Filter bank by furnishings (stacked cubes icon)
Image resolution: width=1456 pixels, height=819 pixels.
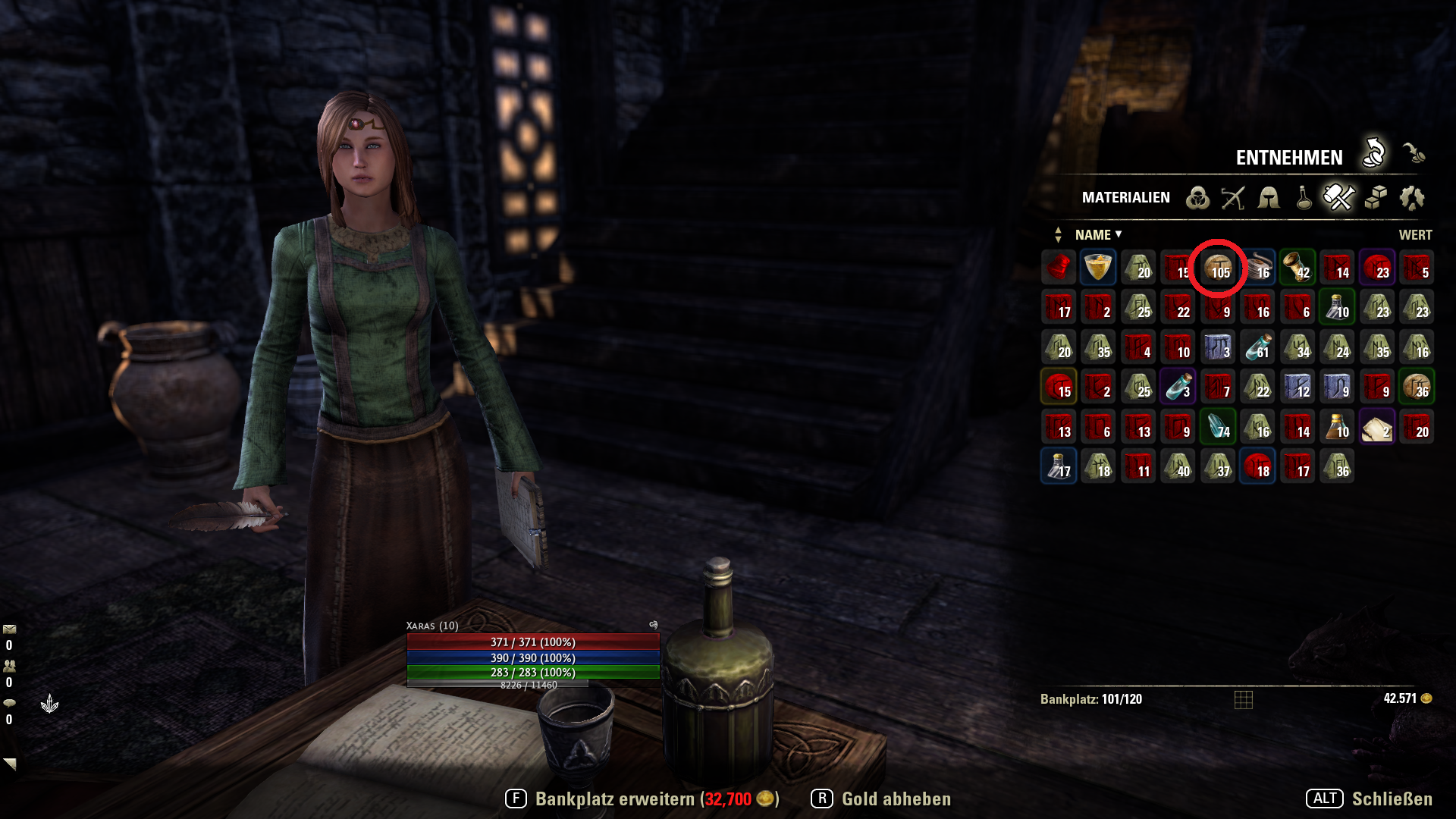pyautogui.click(x=1376, y=198)
